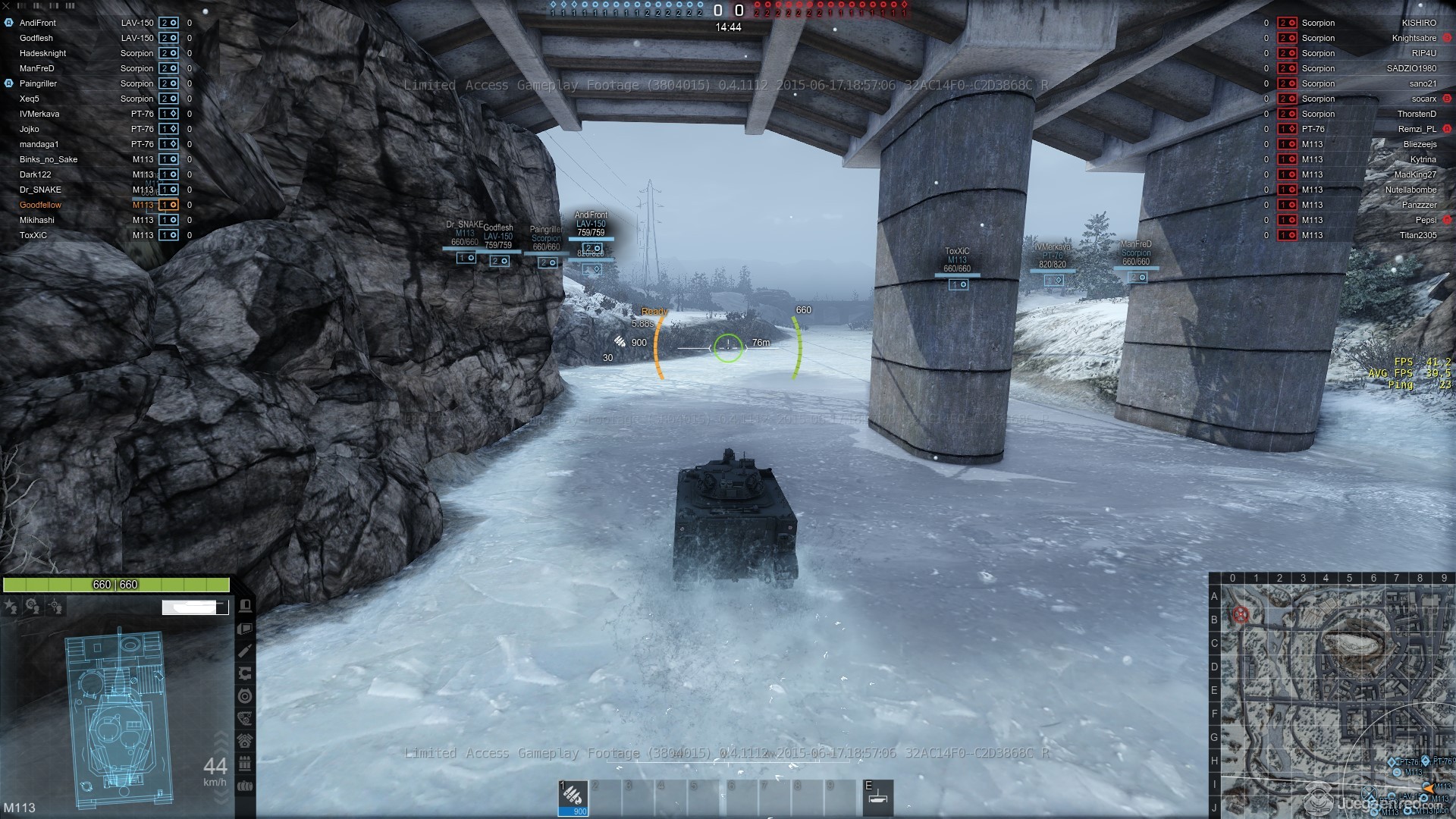This screenshot has height=819, width=1456.
Task: Click the red target marker on the minimap
Action: coord(1241,614)
